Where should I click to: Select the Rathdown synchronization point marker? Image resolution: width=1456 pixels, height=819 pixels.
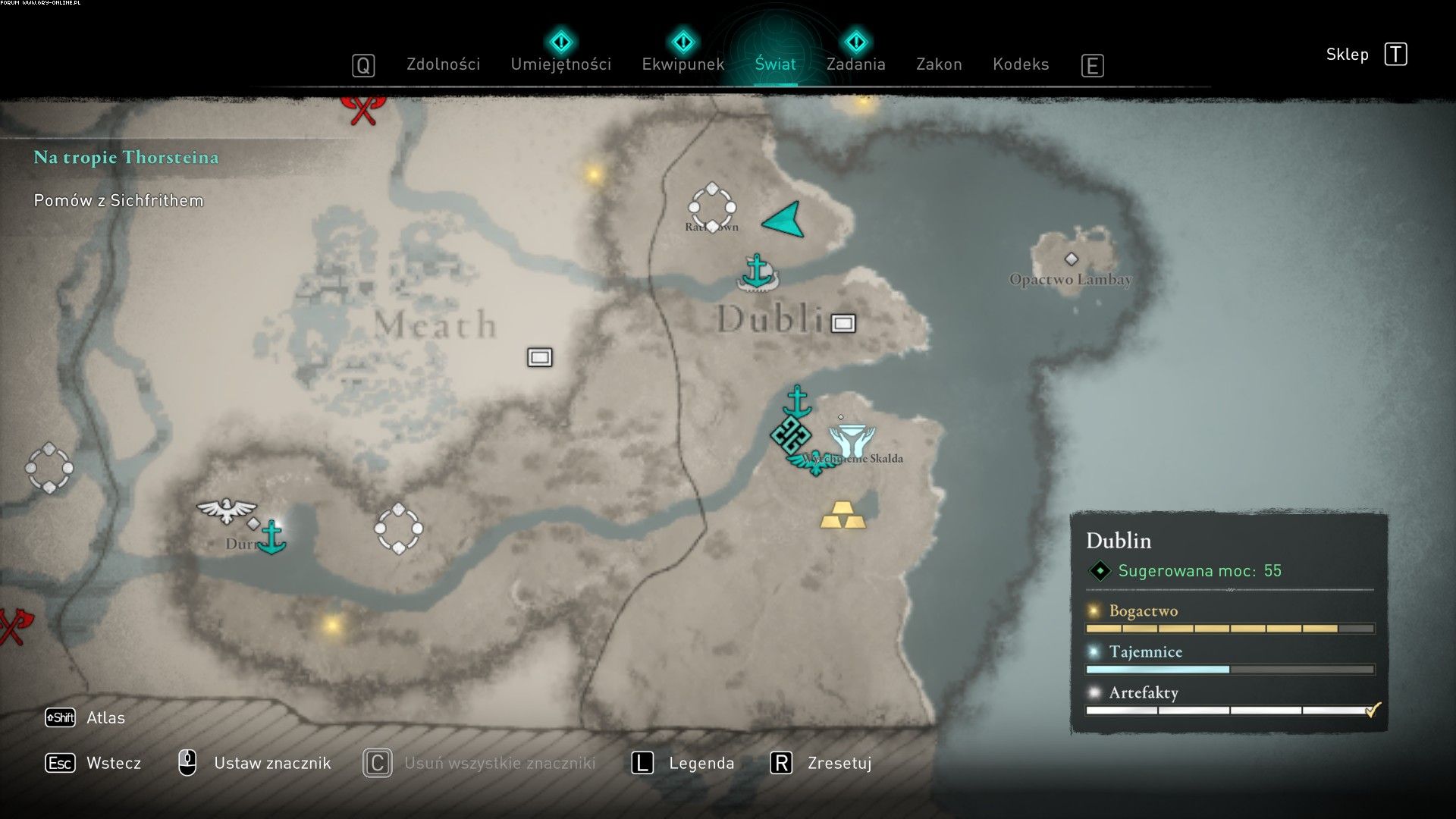pyautogui.click(x=711, y=206)
